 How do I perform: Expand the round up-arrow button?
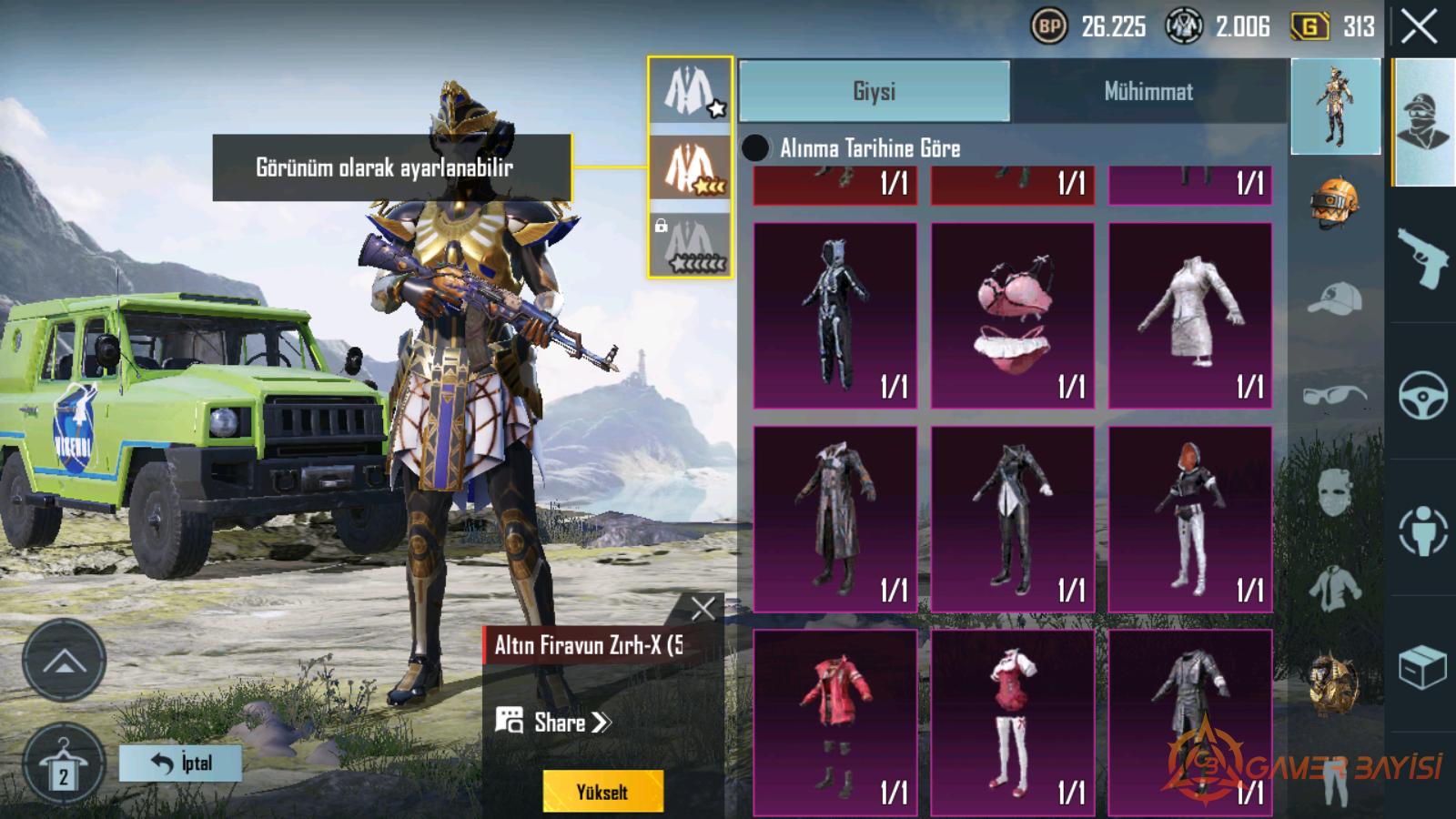(64, 661)
